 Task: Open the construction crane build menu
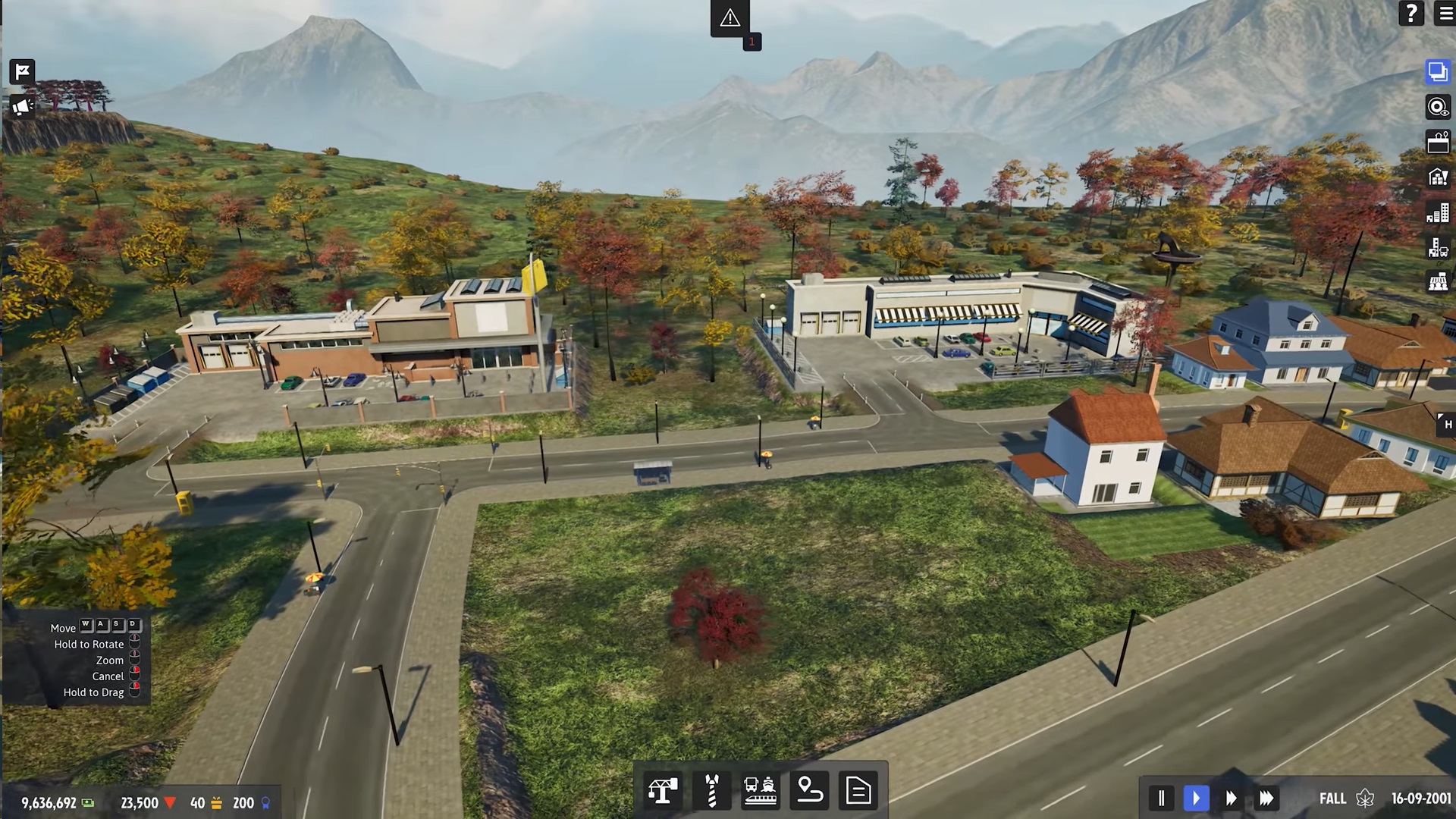(663, 791)
